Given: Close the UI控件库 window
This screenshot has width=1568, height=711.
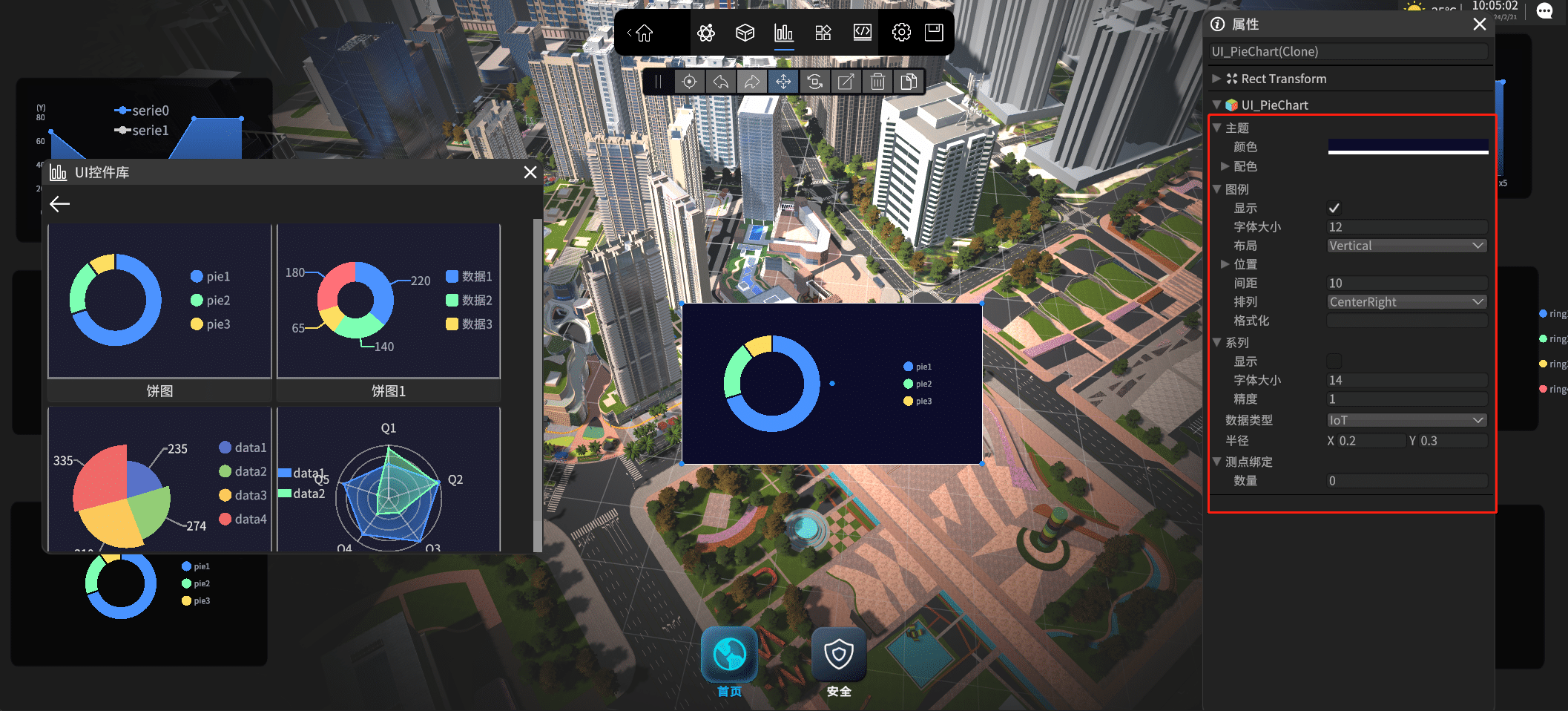Looking at the screenshot, I should click(530, 172).
